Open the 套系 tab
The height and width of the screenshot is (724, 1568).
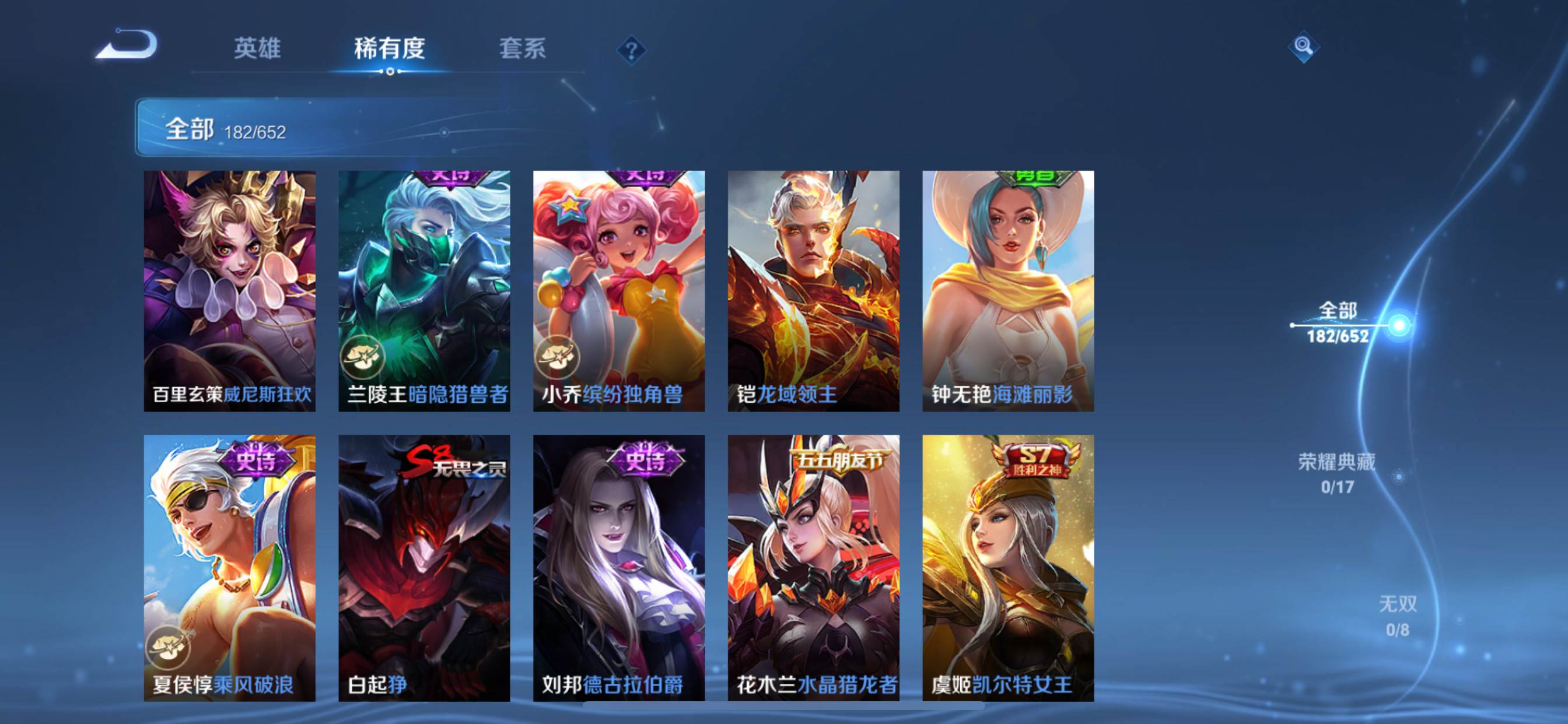[522, 48]
